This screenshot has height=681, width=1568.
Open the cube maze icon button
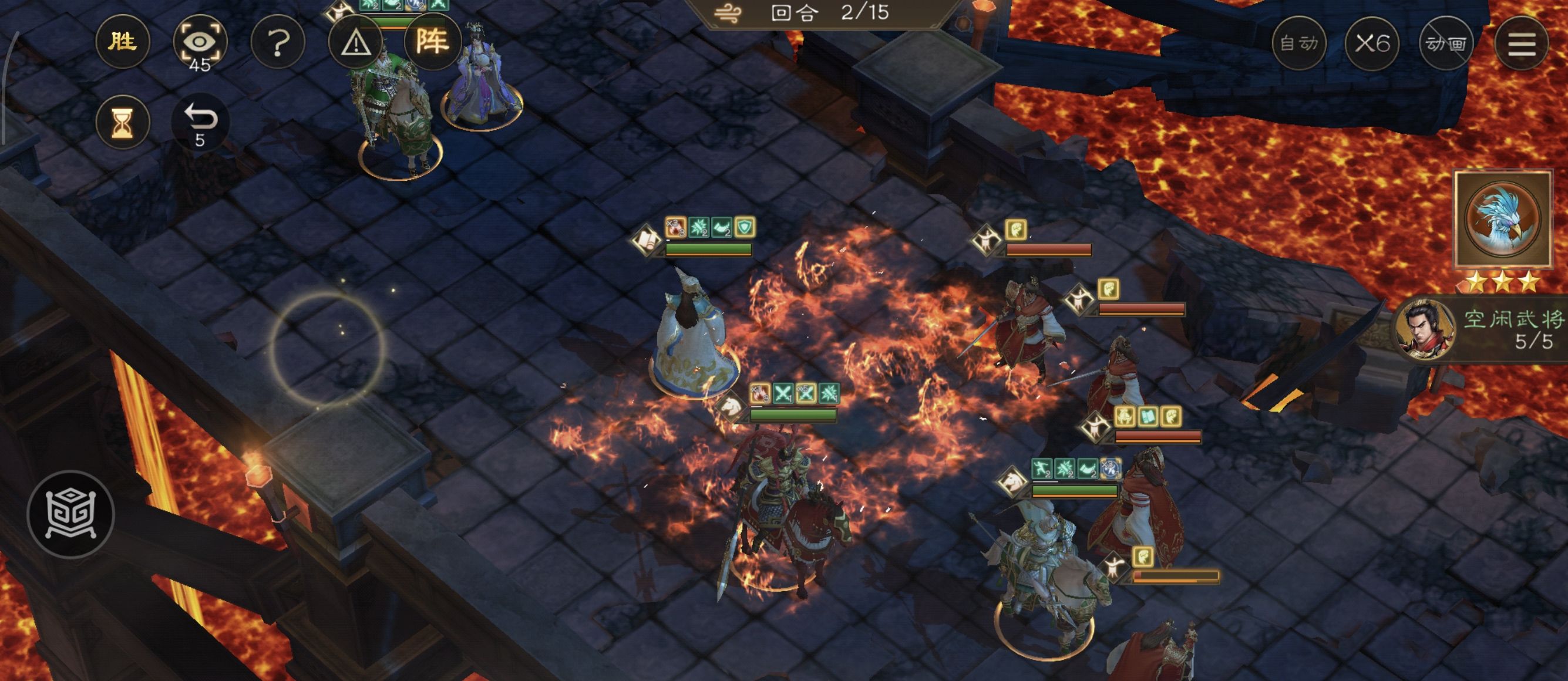[x=70, y=514]
